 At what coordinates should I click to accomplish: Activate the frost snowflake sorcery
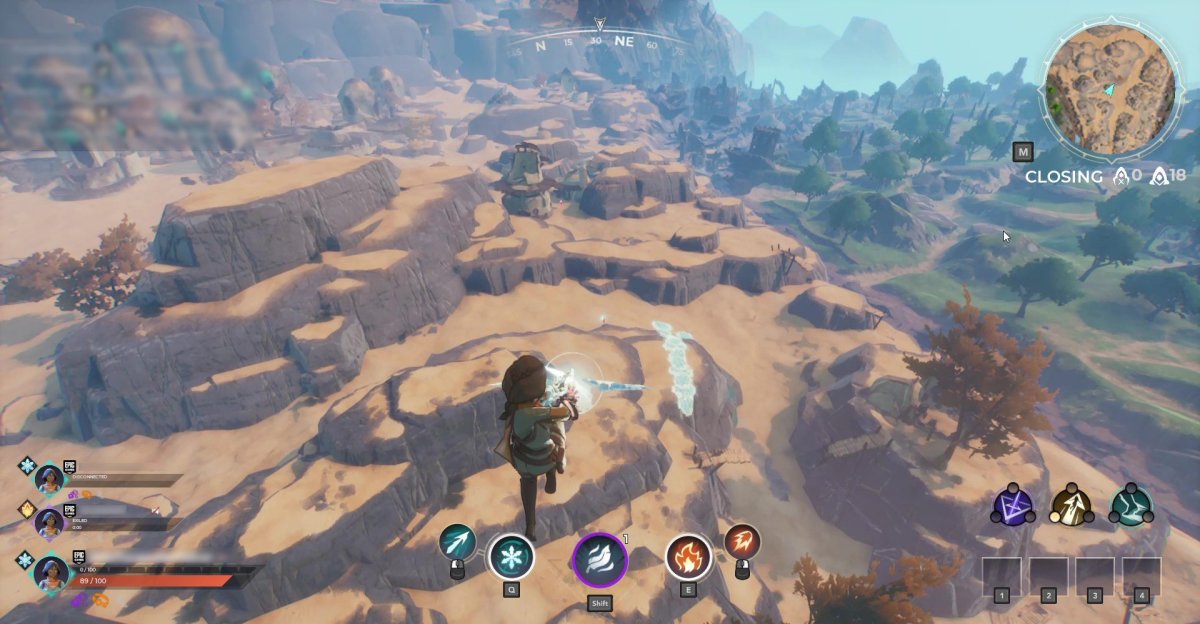pos(511,556)
